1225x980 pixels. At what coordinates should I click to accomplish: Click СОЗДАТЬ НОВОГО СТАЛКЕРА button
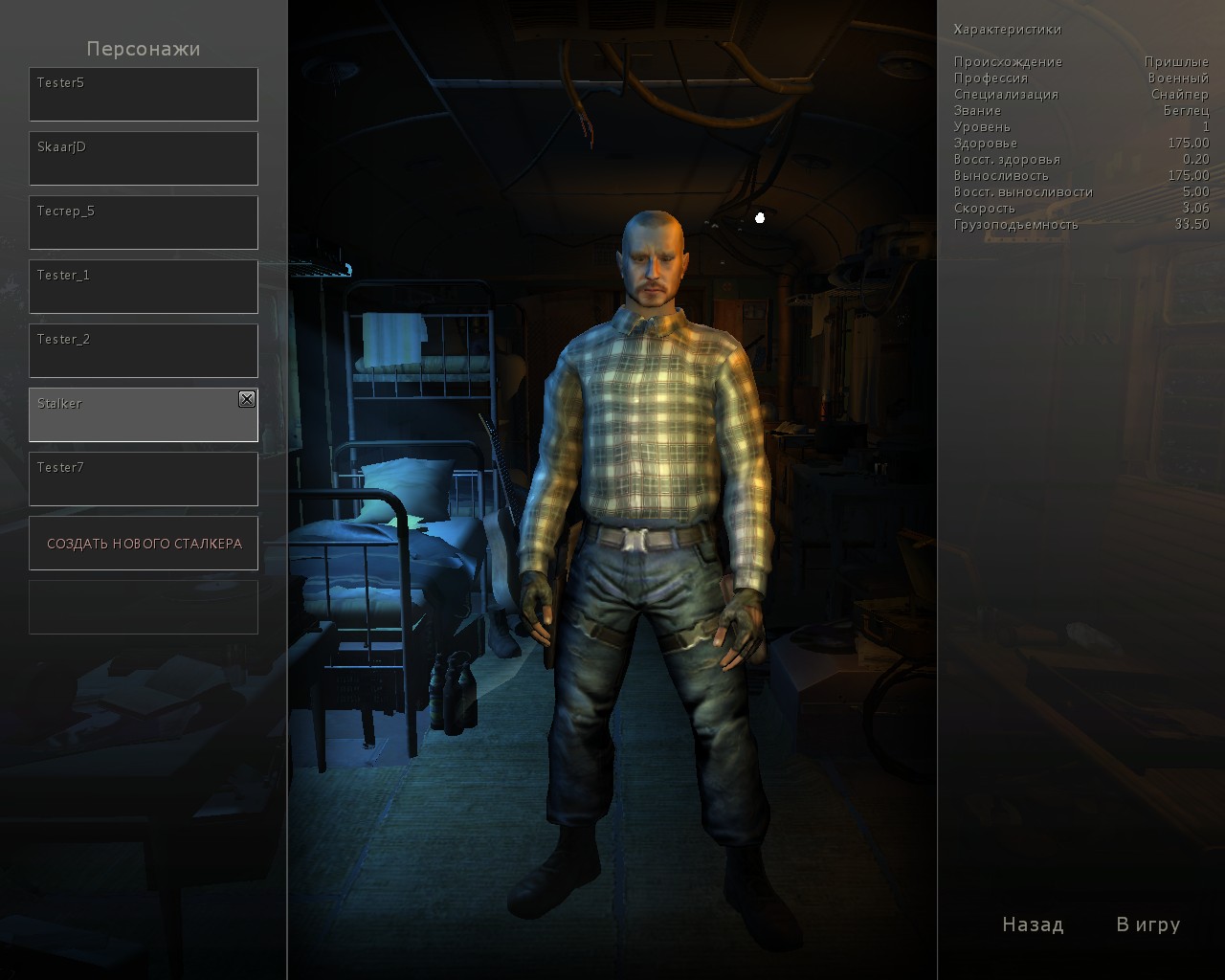pyautogui.click(x=144, y=544)
